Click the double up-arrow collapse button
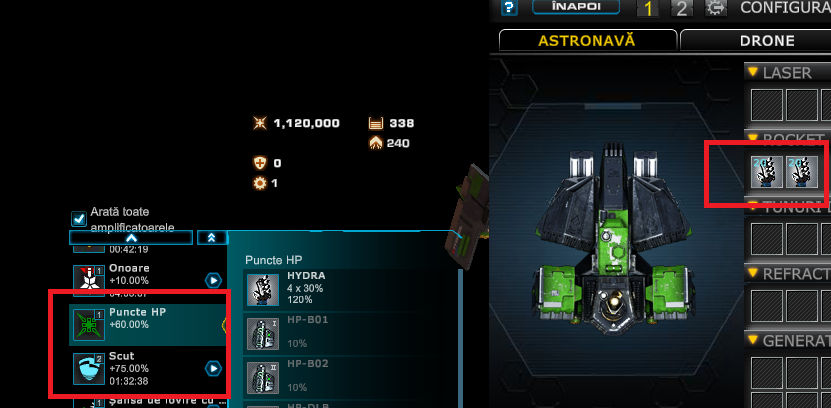Viewport: 831px width, 408px height. click(212, 238)
